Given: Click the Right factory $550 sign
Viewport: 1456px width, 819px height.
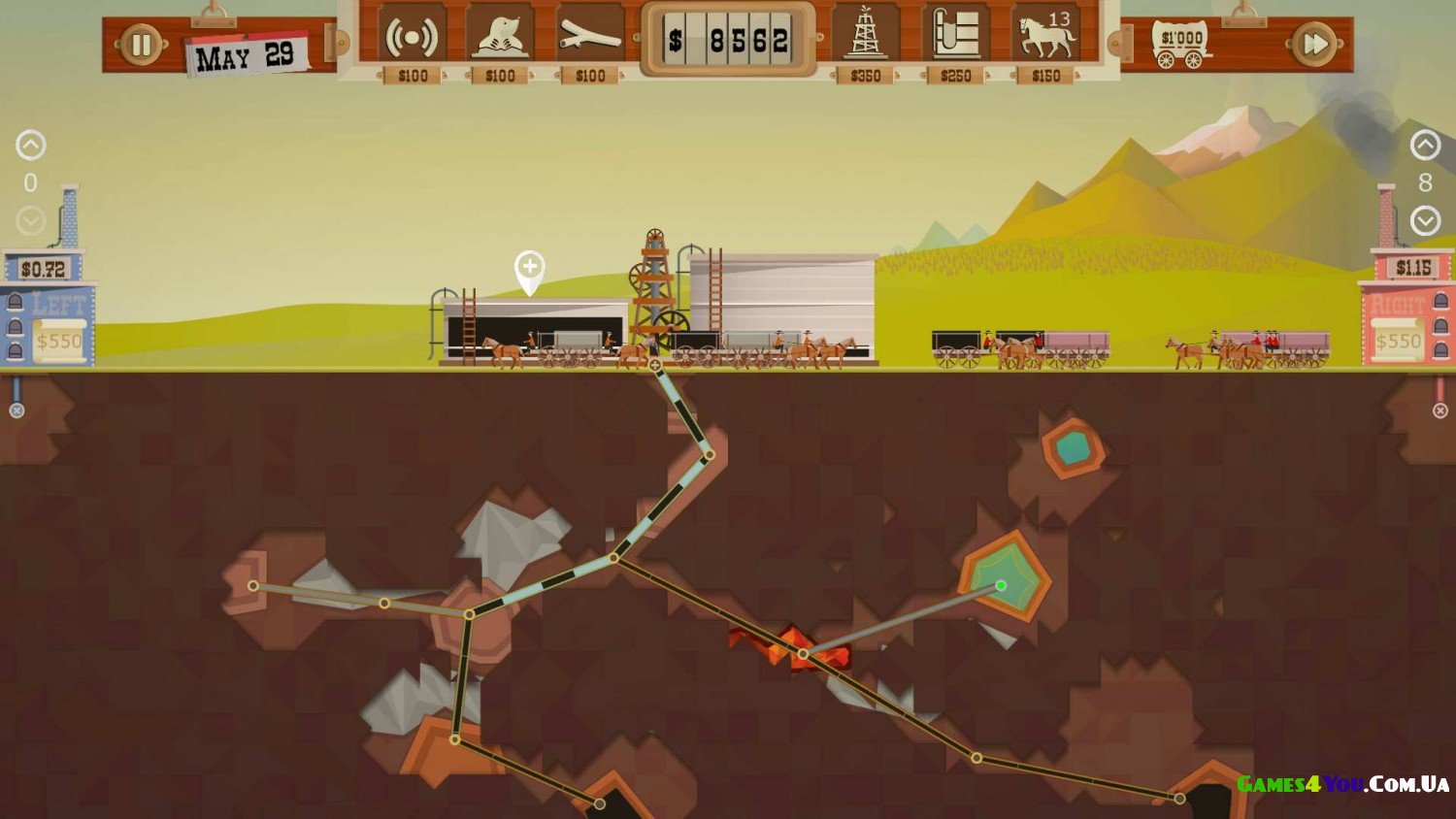Looking at the screenshot, I should (1398, 342).
